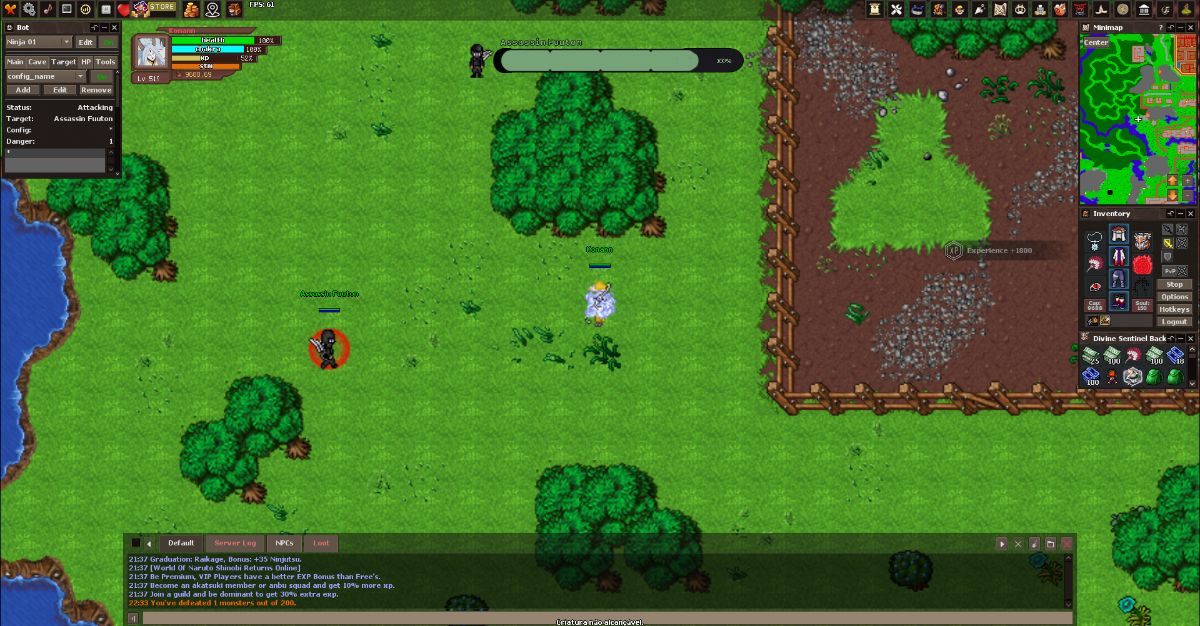Open the Target tab in Bot panel
This screenshot has width=1200, height=626.
click(63, 62)
